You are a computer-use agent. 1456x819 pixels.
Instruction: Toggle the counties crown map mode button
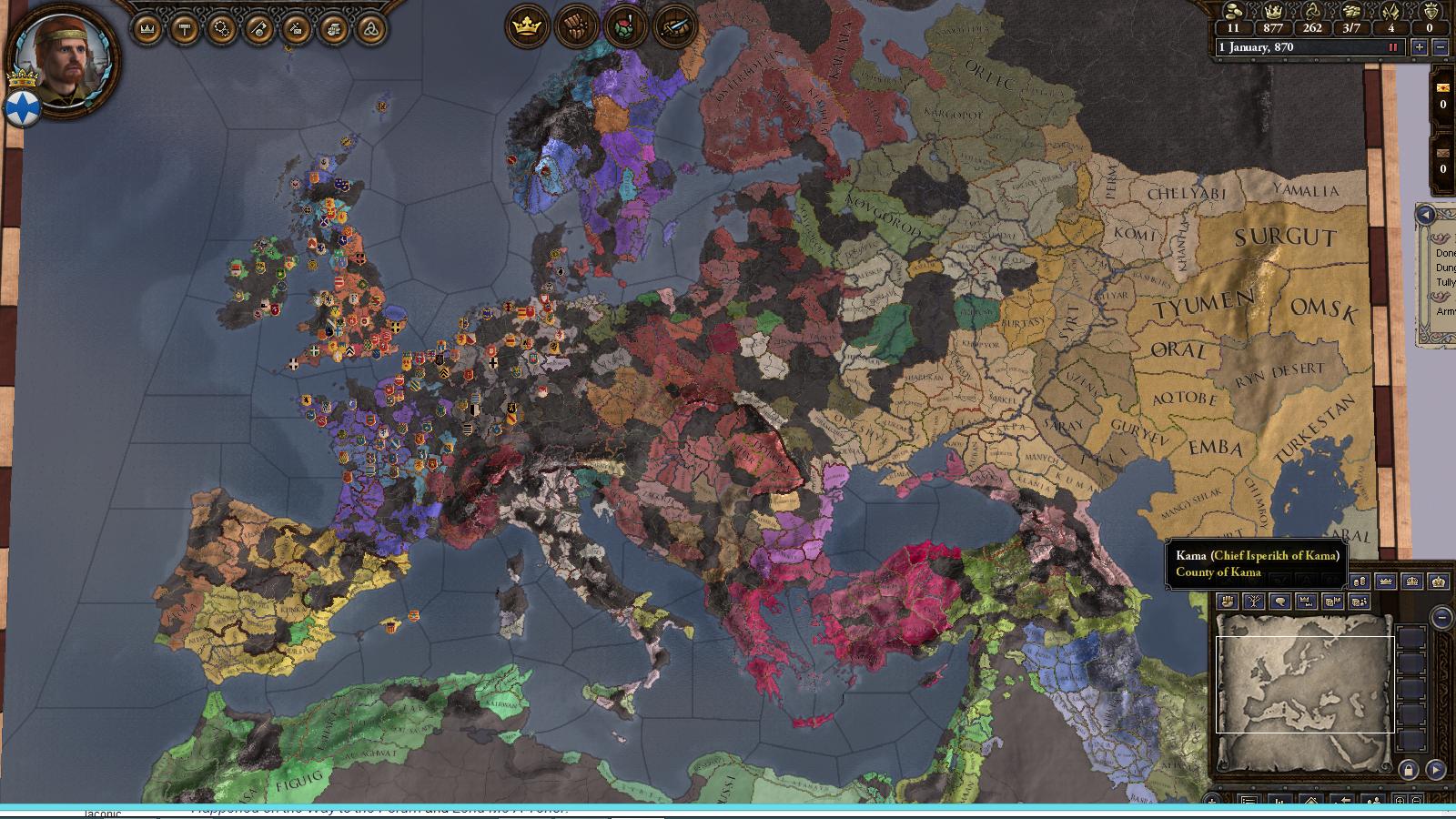pos(1307,602)
